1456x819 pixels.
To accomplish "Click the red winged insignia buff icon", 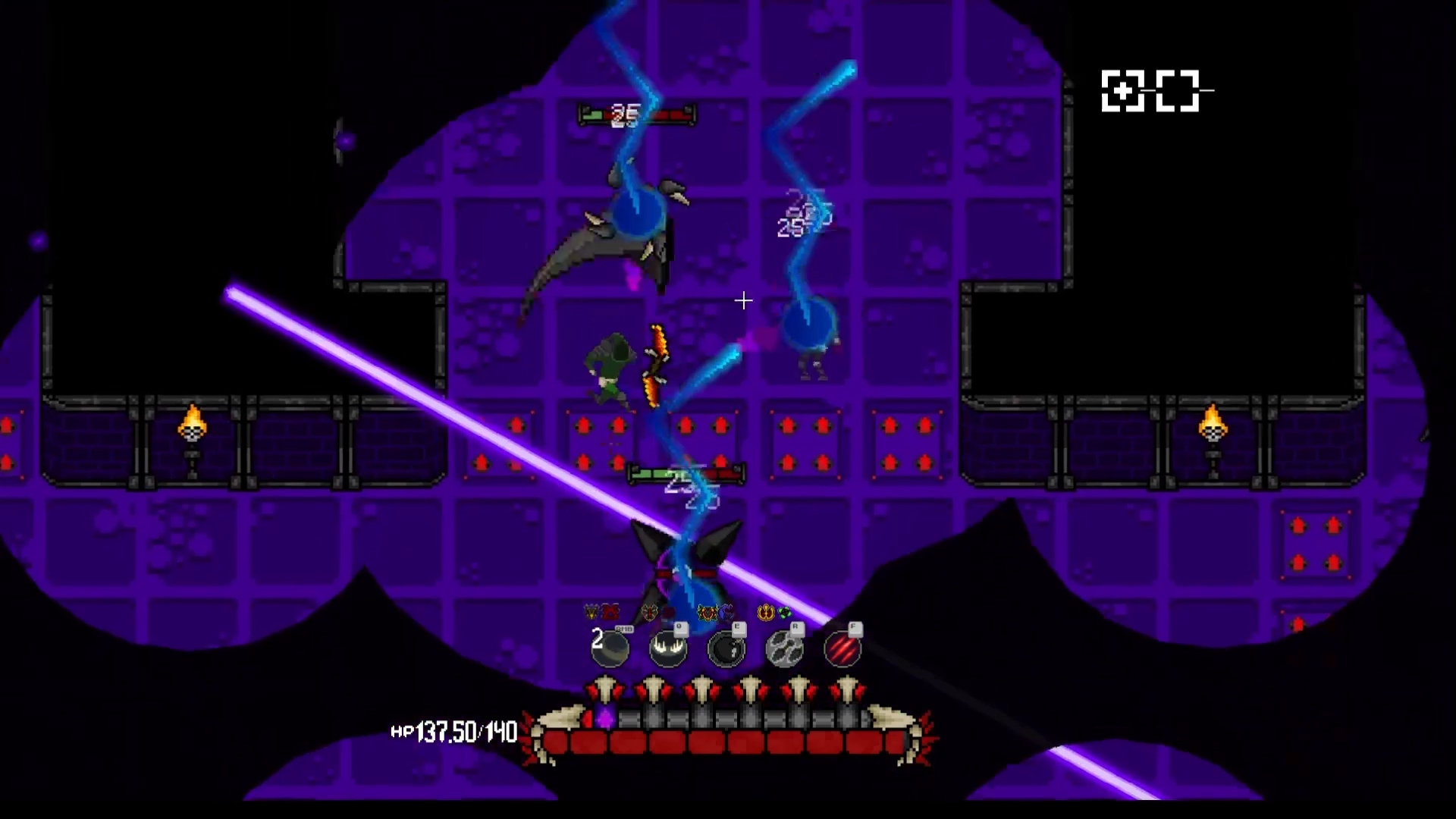I will pos(610,611).
